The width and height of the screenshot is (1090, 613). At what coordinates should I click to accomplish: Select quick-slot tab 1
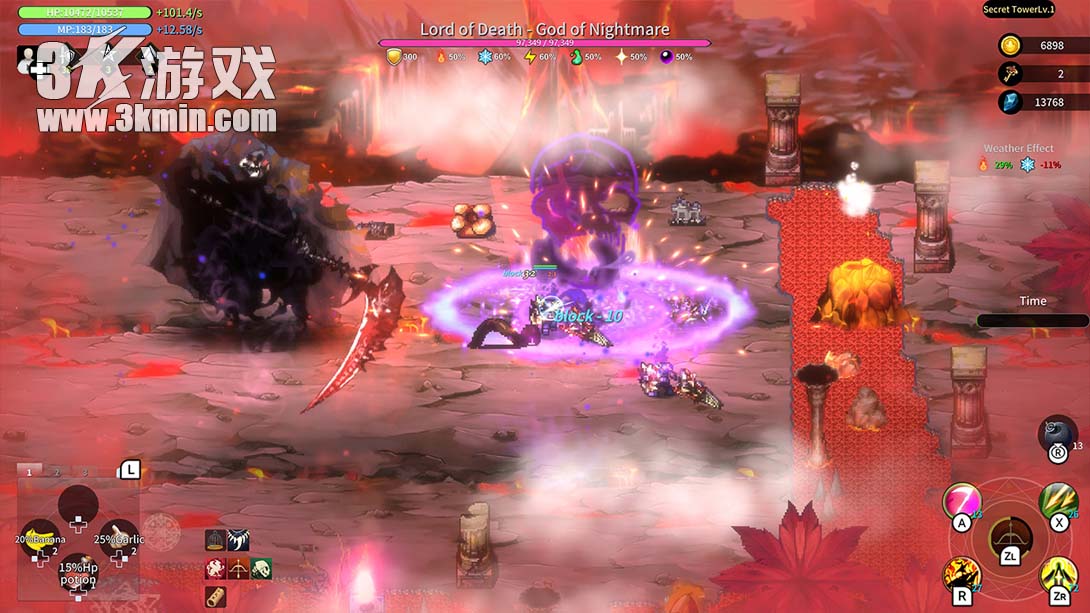(29, 472)
